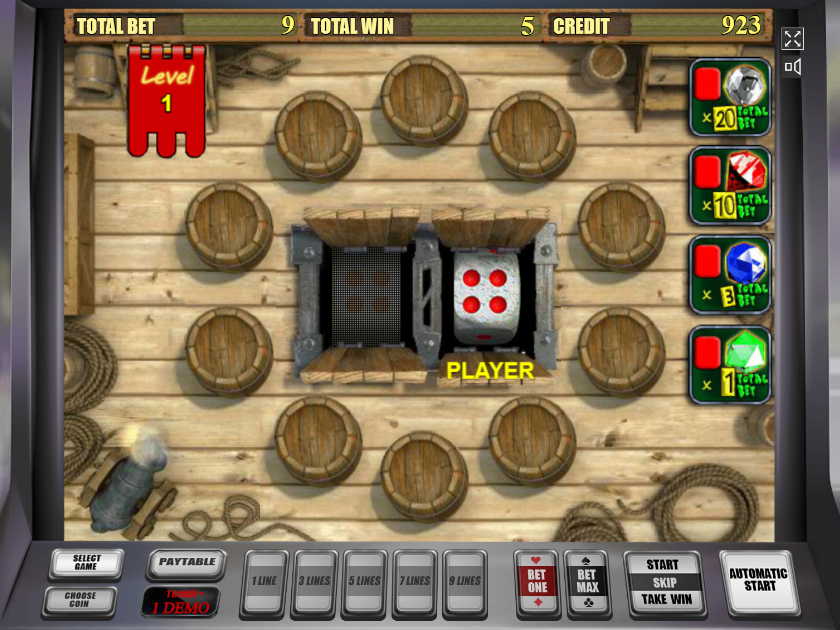Viewport: 840px width, 630px height.
Task: Select the 1 Line button
Action: 264,582
